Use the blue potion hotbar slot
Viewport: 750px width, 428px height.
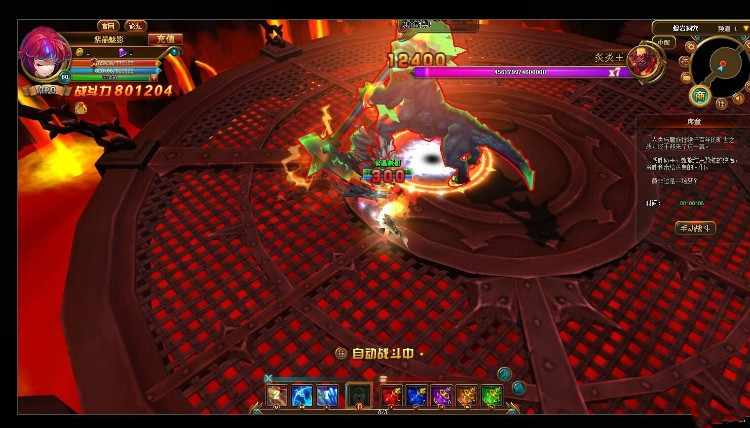pos(418,396)
